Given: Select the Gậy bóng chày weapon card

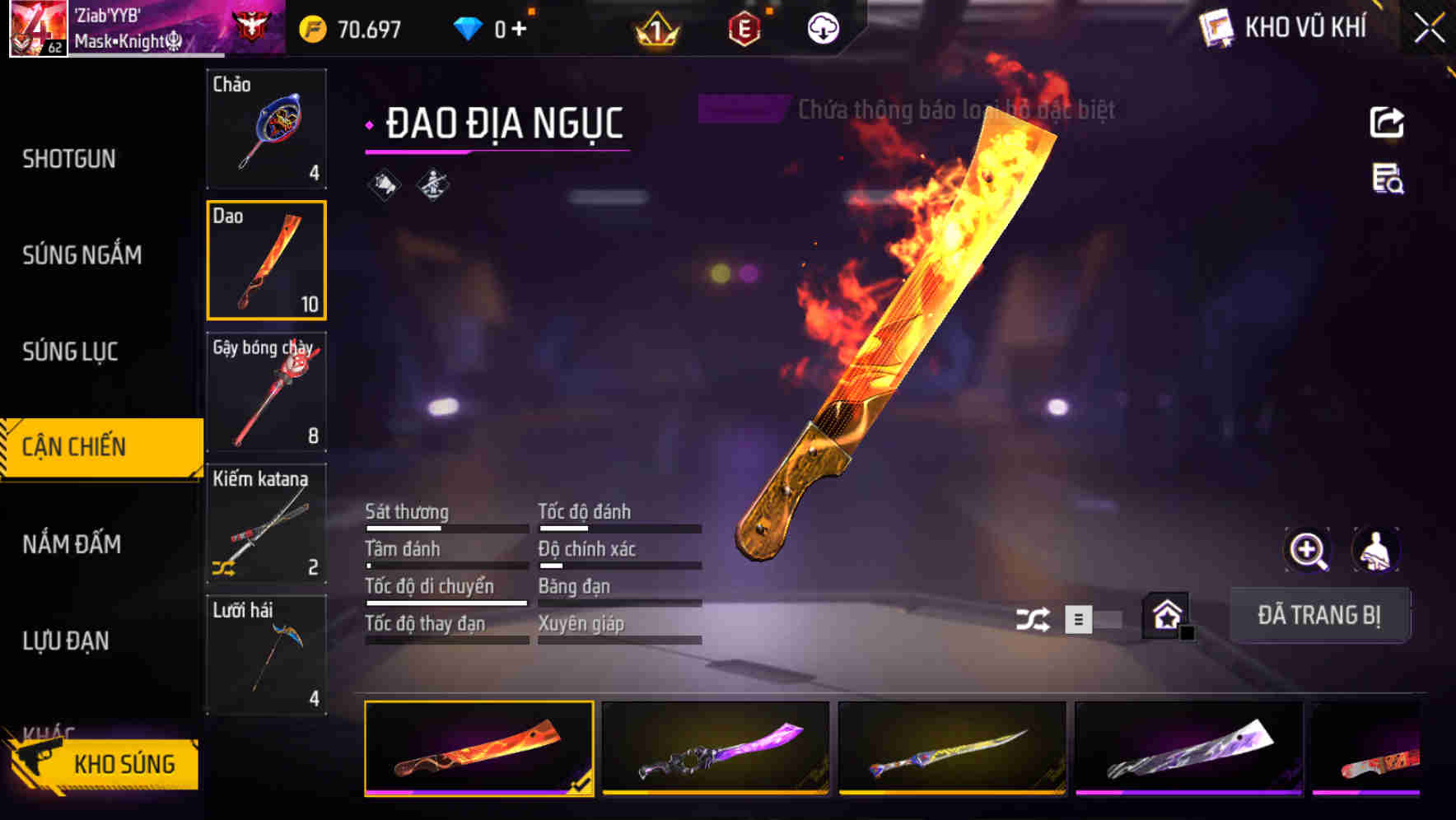Looking at the screenshot, I should (x=267, y=393).
